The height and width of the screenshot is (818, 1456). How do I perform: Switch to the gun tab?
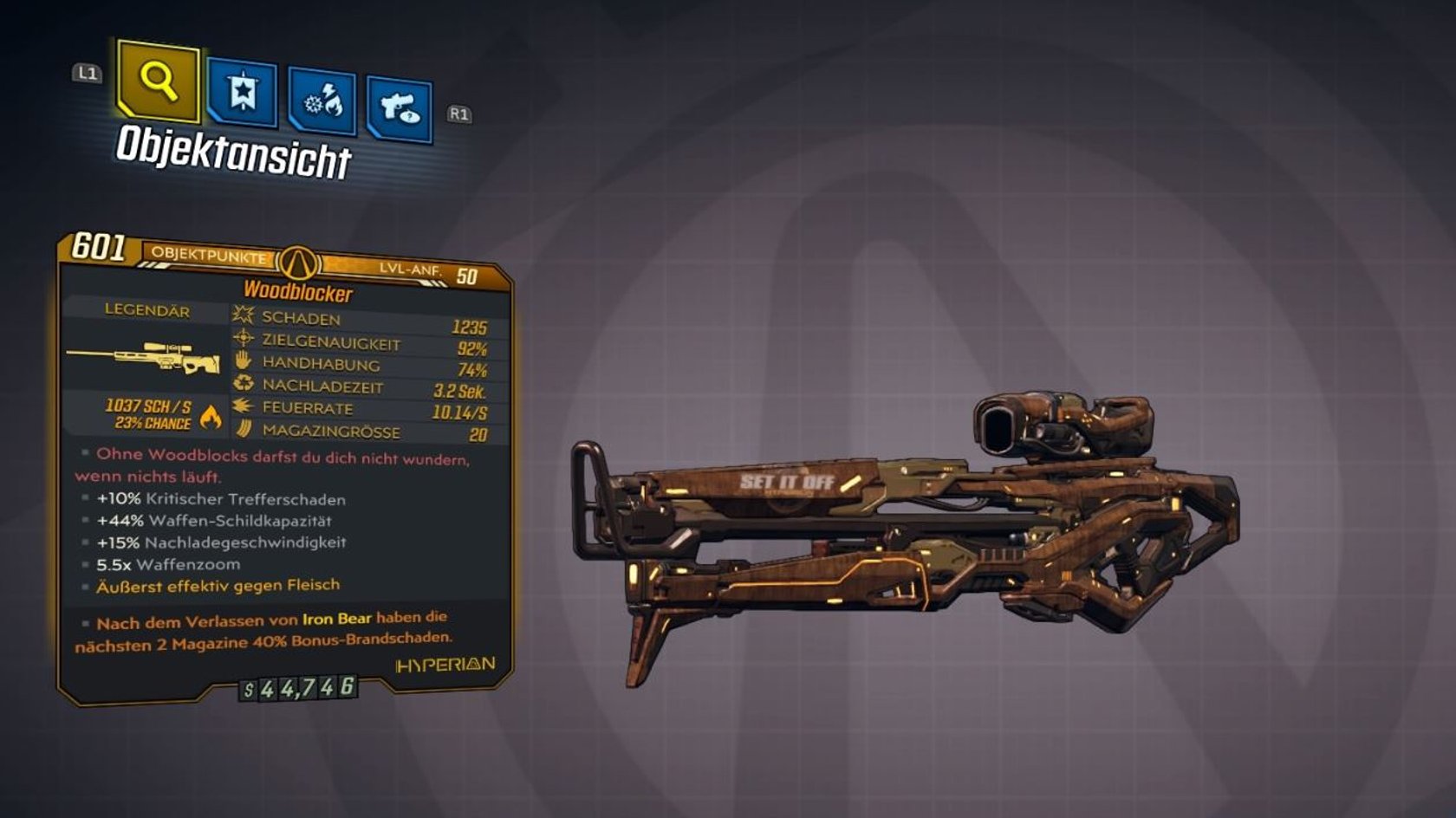click(x=400, y=109)
